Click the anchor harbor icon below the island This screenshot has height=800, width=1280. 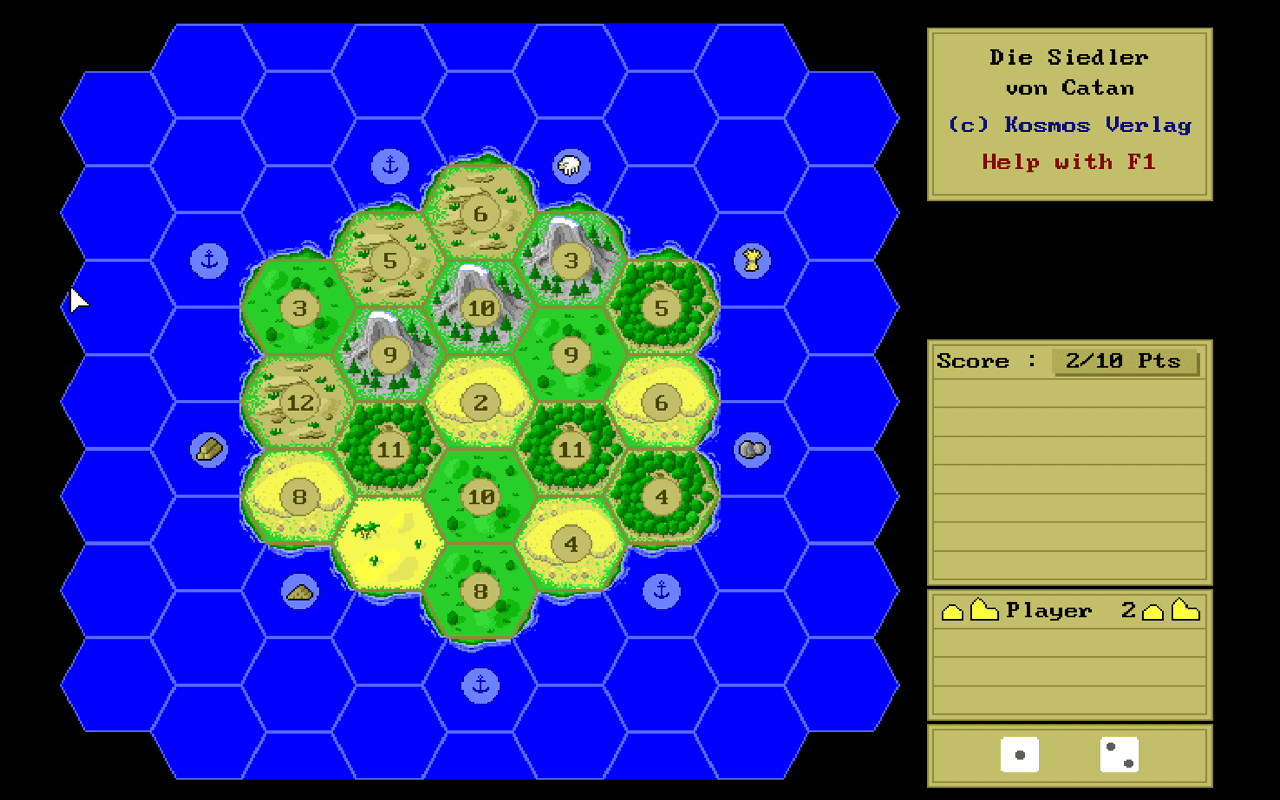480,686
